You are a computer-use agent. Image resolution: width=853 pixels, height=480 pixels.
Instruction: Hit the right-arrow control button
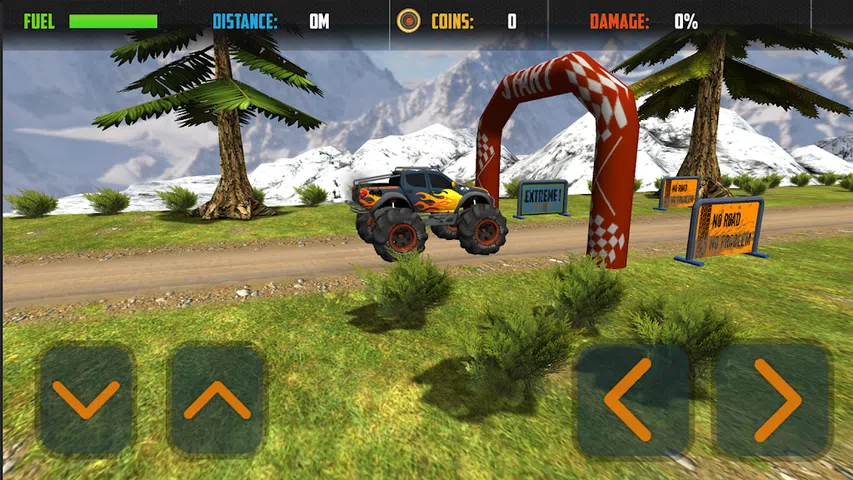pos(773,400)
